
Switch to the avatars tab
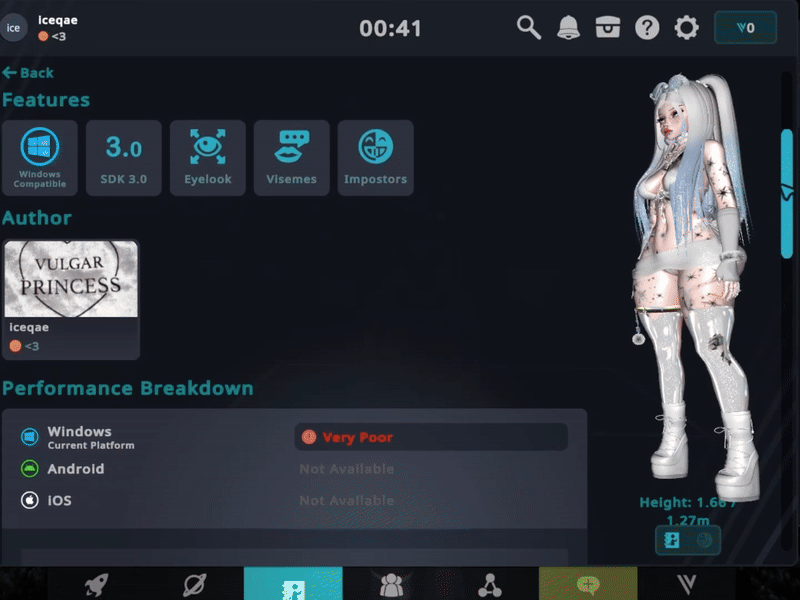pos(293,585)
